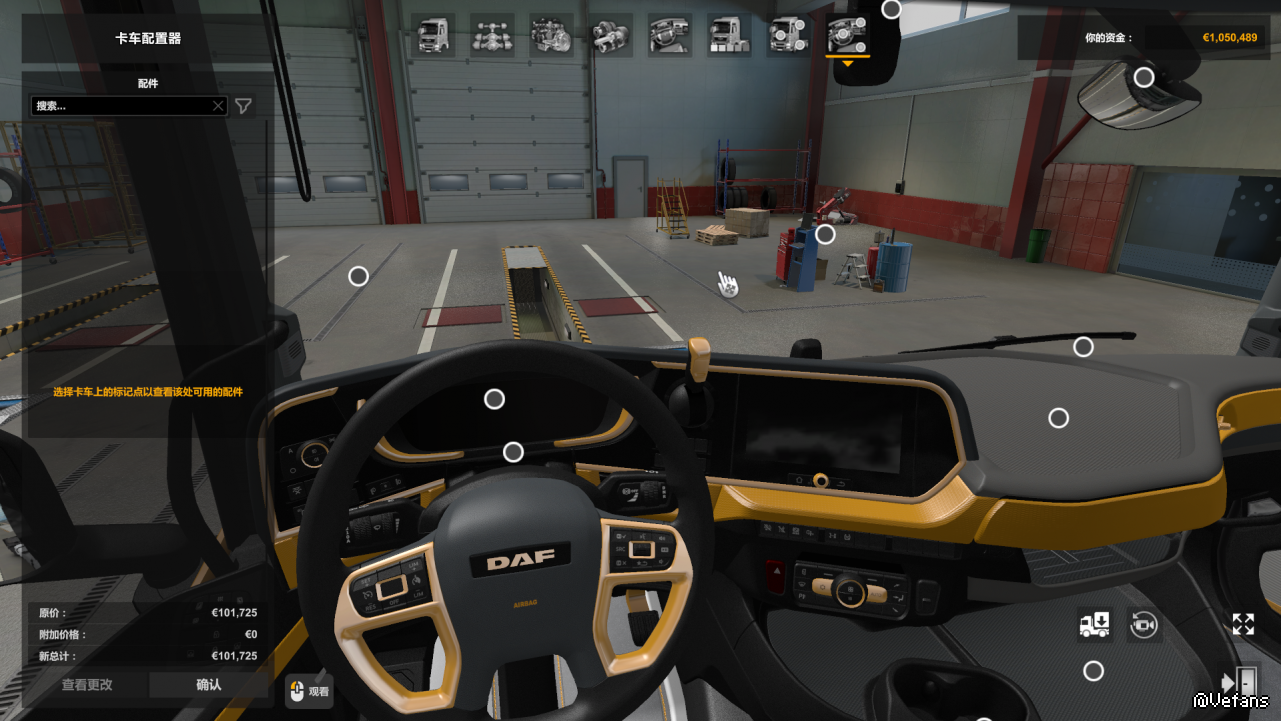Viewport: 1281px width, 721px height.
Task: Select the marker point on the overhead mirror
Action: [1144, 77]
